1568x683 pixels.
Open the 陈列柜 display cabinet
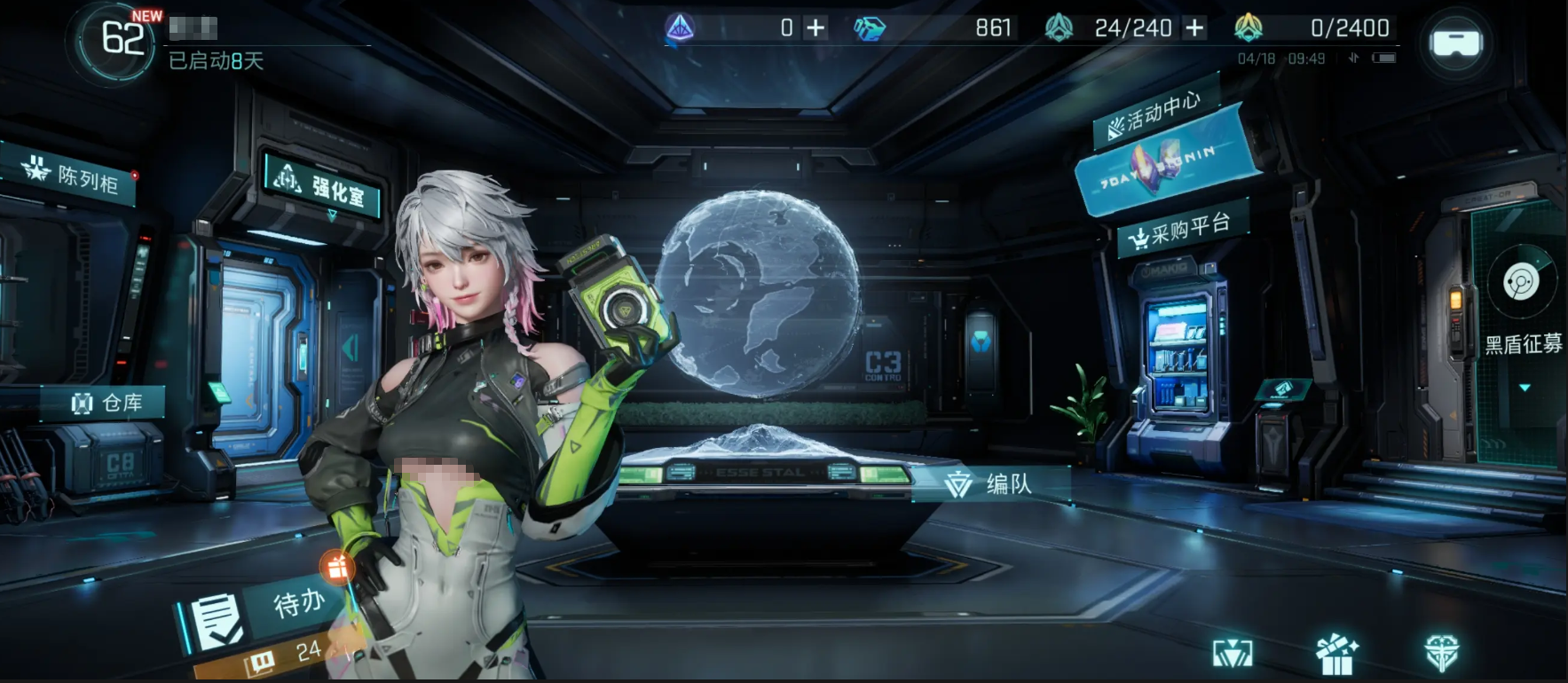[78, 176]
